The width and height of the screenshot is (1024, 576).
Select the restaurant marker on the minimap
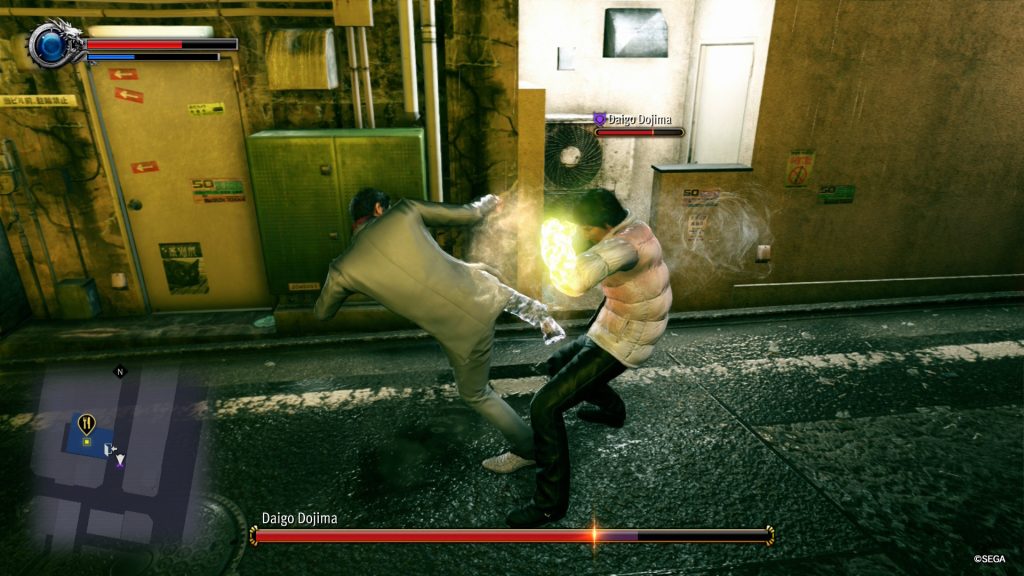click(86, 424)
